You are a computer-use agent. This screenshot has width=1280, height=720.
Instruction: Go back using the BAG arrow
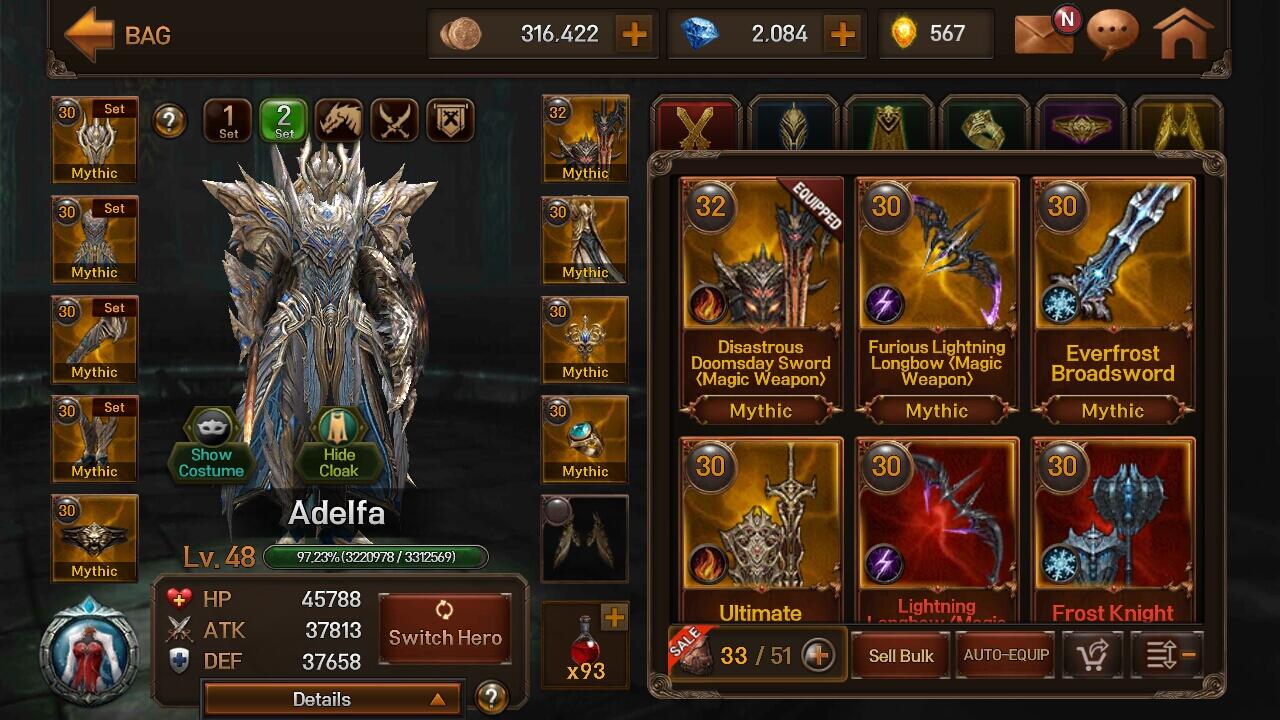(x=89, y=35)
